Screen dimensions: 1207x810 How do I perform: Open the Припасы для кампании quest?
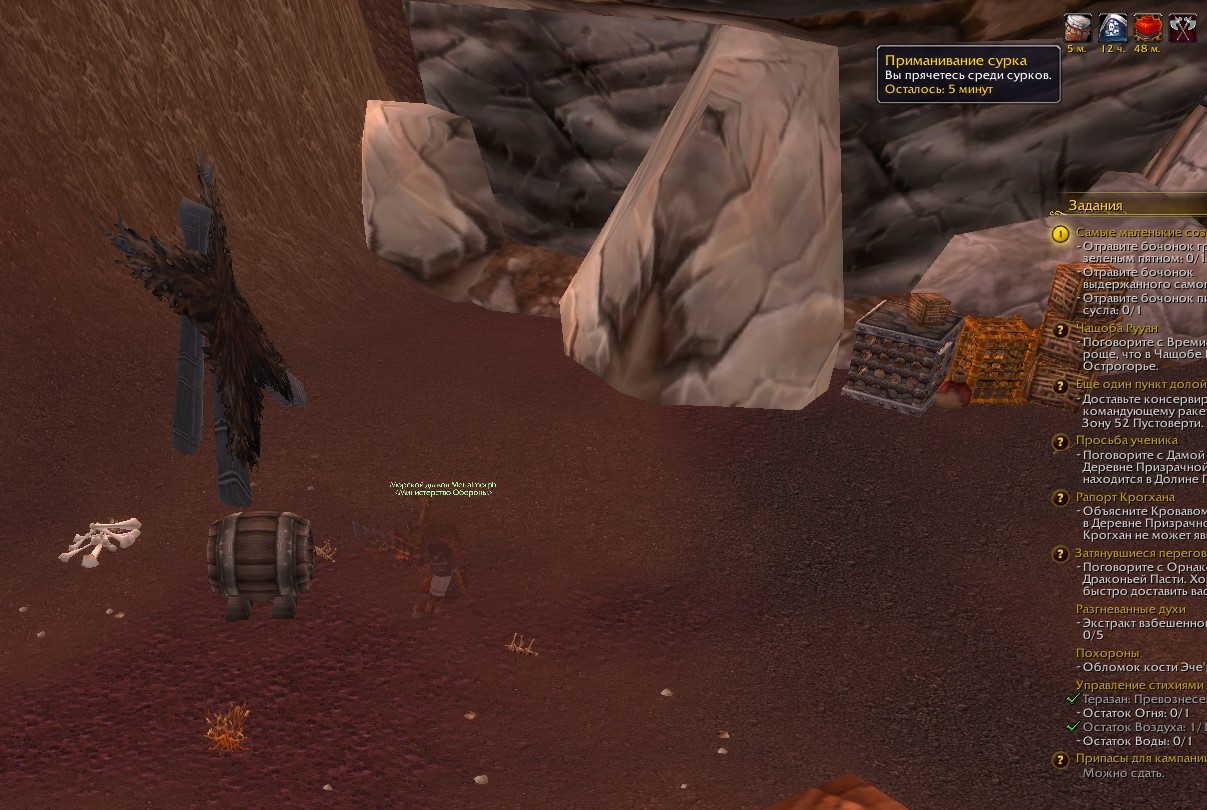click(x=1140, y=759)
